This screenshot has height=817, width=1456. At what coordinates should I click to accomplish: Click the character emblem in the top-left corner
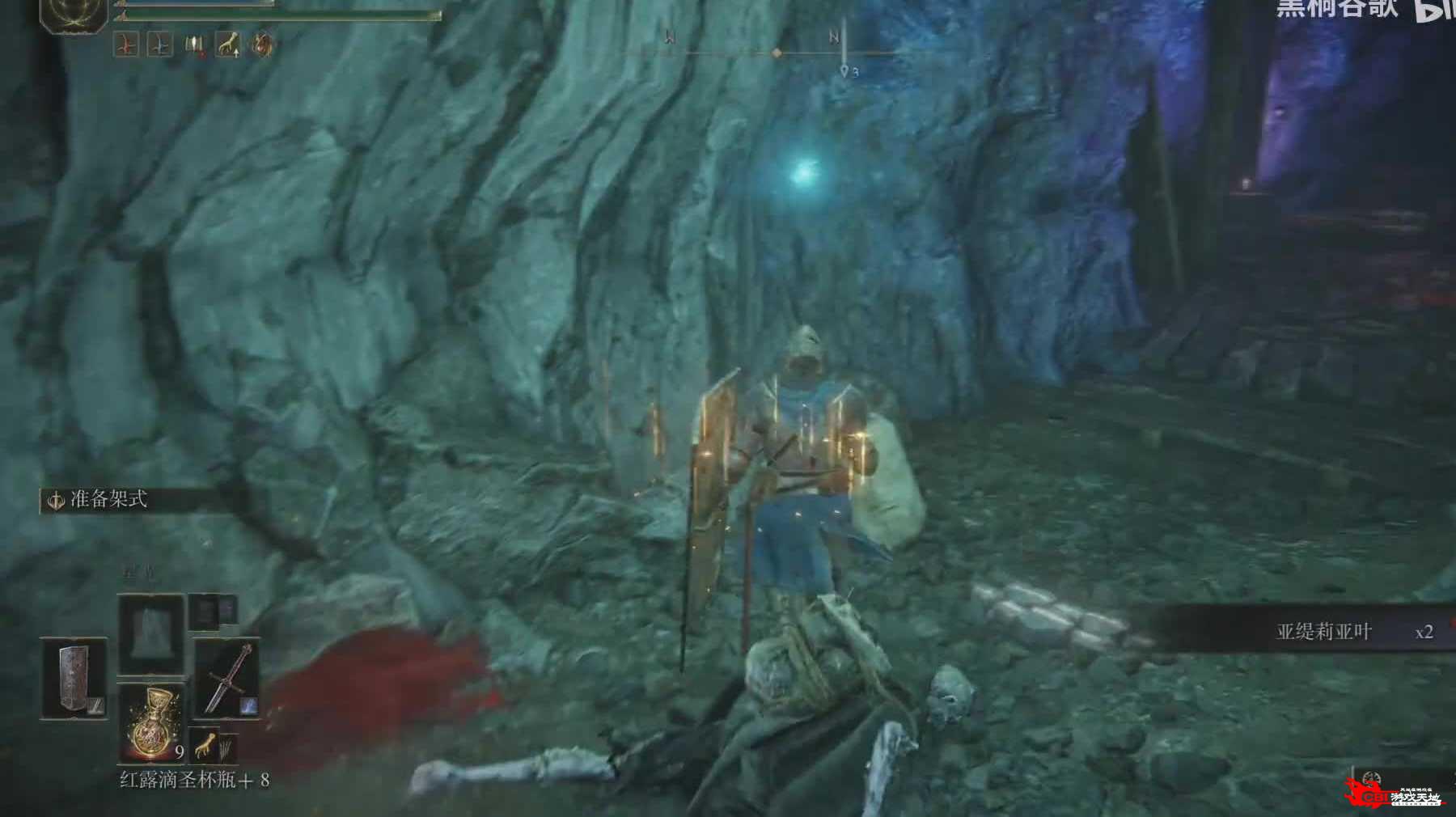coord(74,12)
